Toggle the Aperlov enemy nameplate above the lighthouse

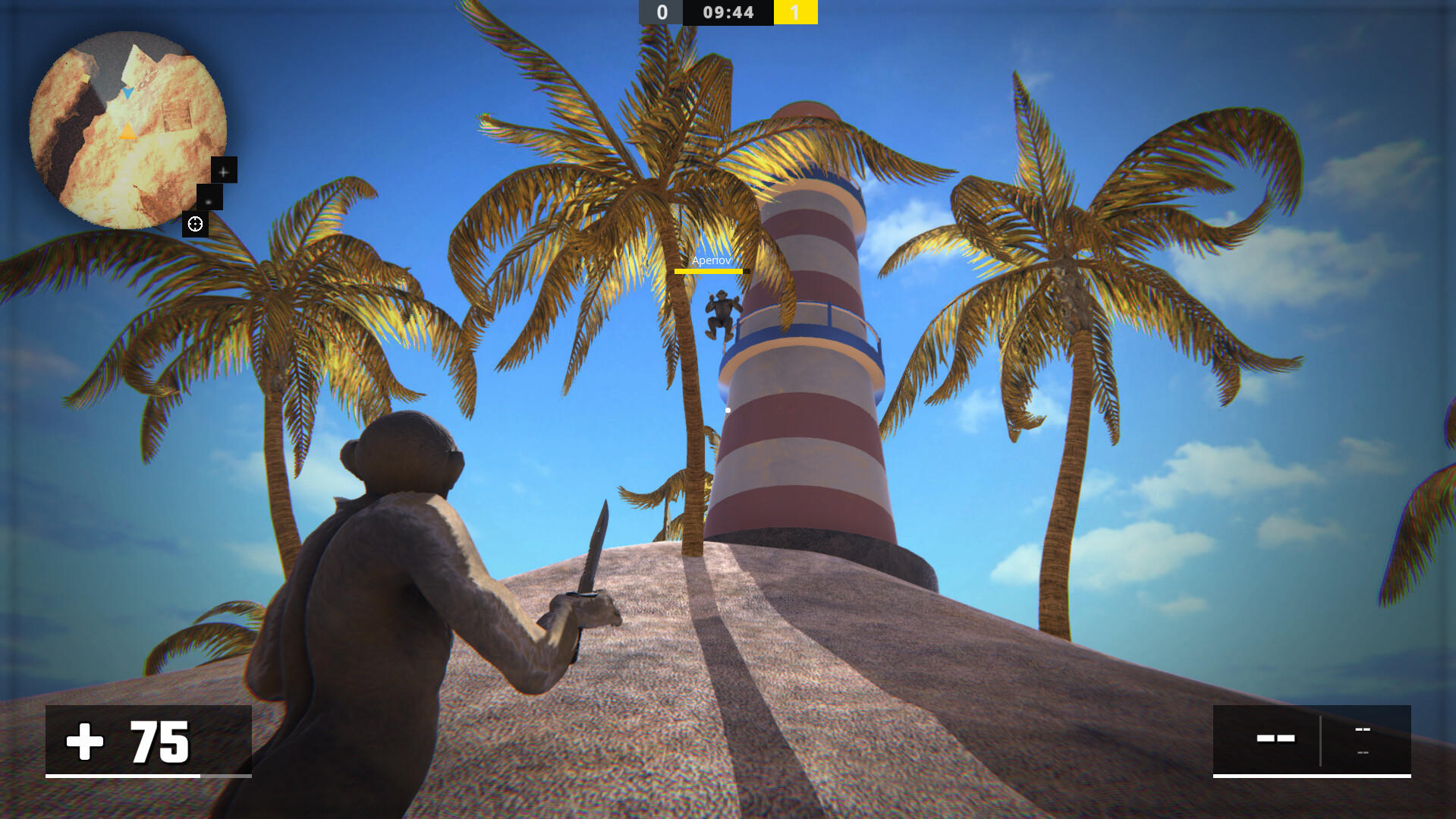coord(710,260)
